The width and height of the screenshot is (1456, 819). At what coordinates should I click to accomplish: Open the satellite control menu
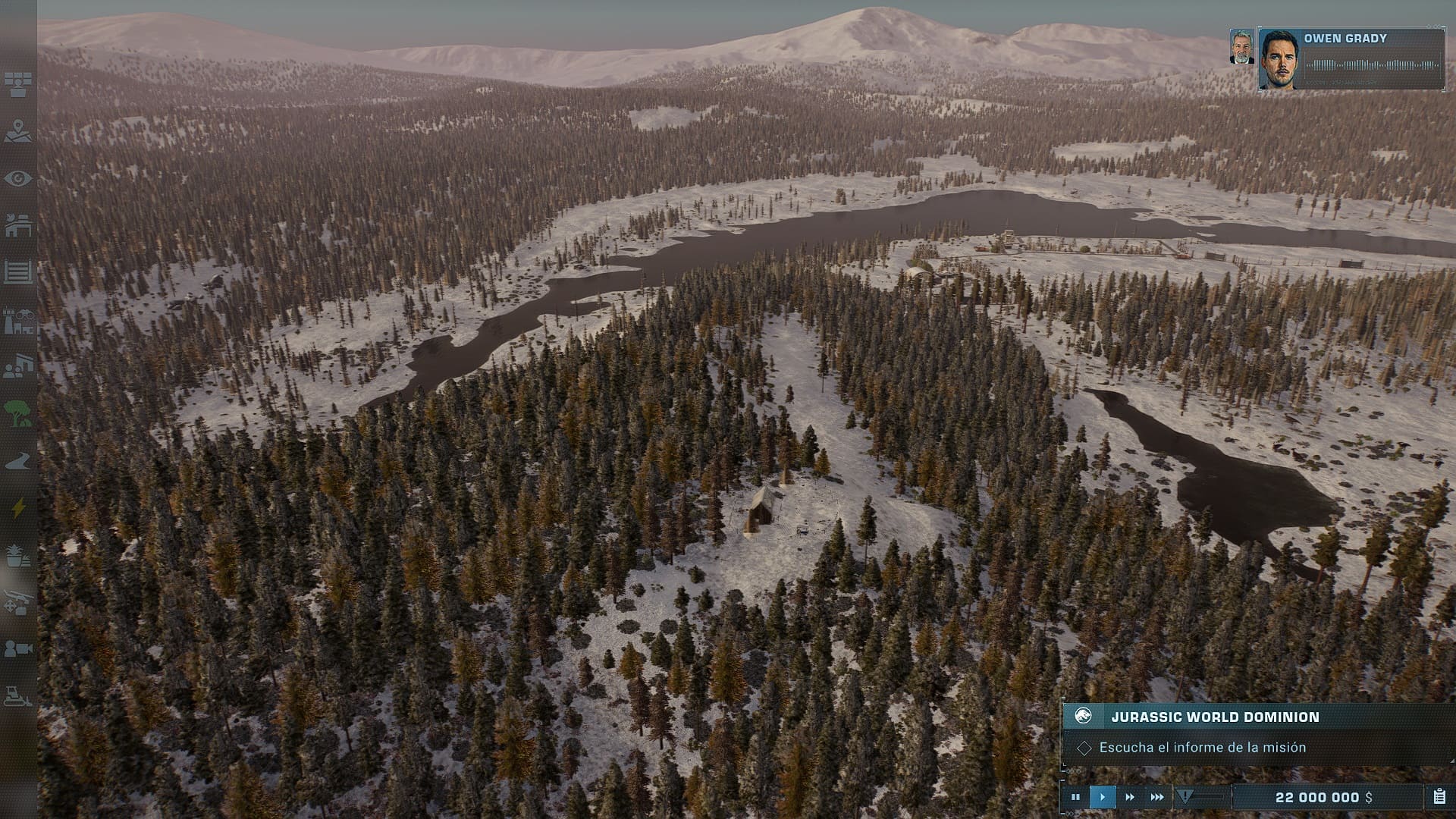tap(17, 84)
